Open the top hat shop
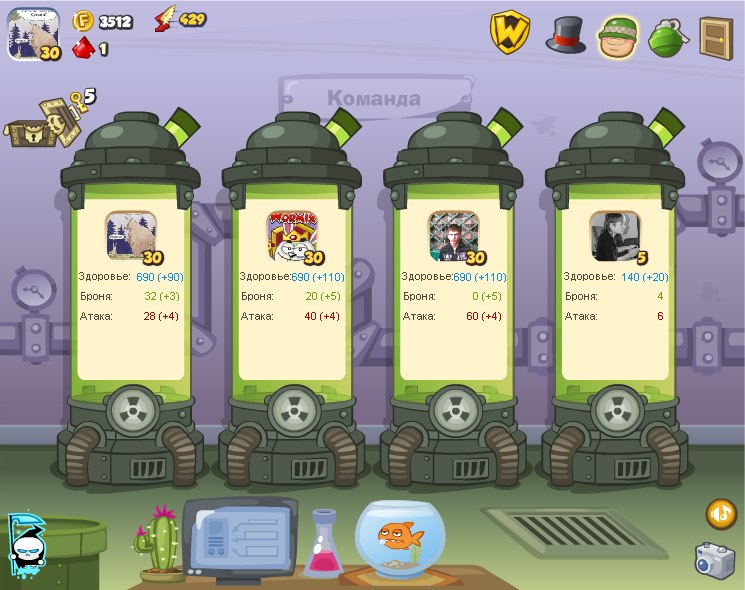This screenshot has width=745, height=590. pos(565,34)
